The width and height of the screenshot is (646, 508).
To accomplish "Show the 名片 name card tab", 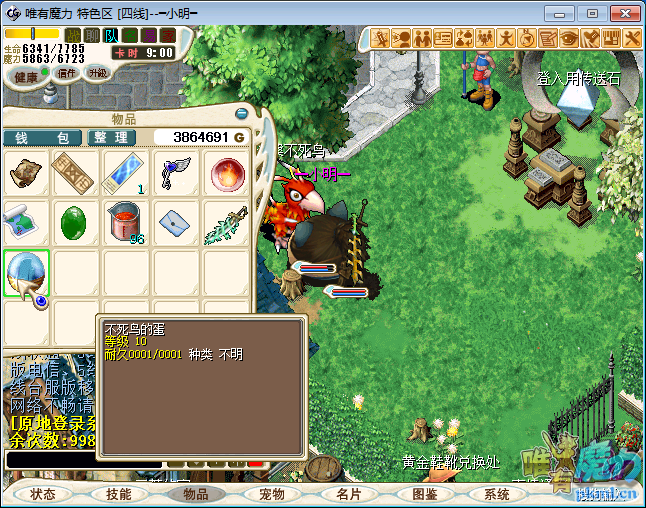I will [x=348, y=494].
